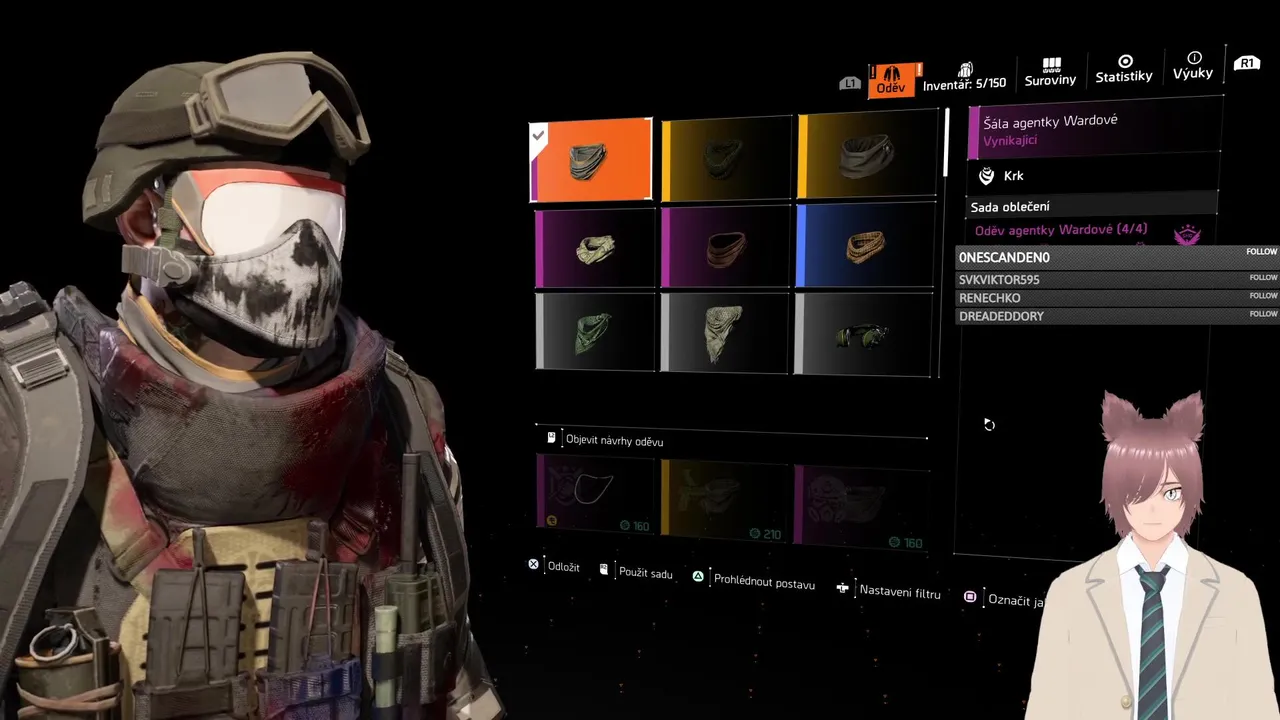Select the beige shemagh scarf item

727,333
